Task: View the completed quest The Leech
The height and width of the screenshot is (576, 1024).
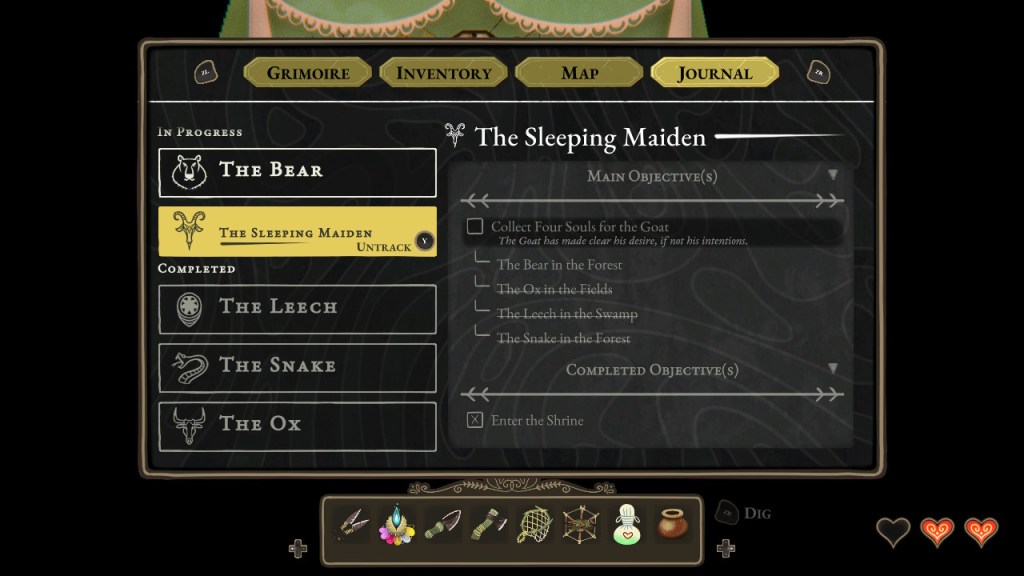Action: click(297, 308)
